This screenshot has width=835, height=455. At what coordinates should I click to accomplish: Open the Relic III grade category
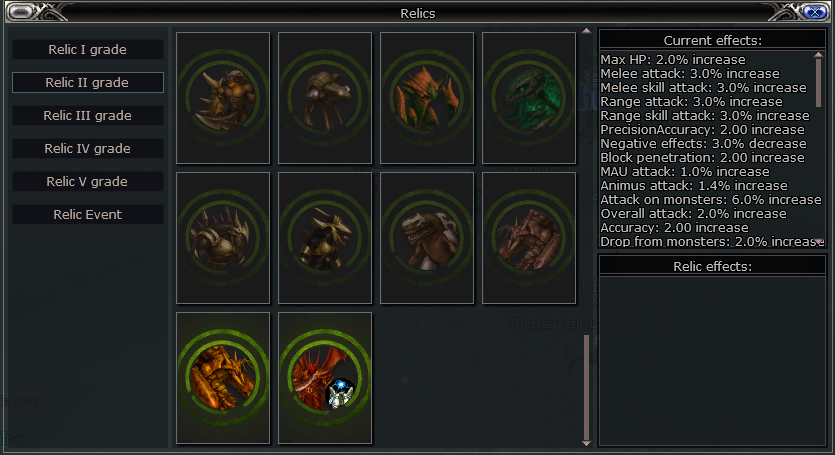[x=88, y=115]
